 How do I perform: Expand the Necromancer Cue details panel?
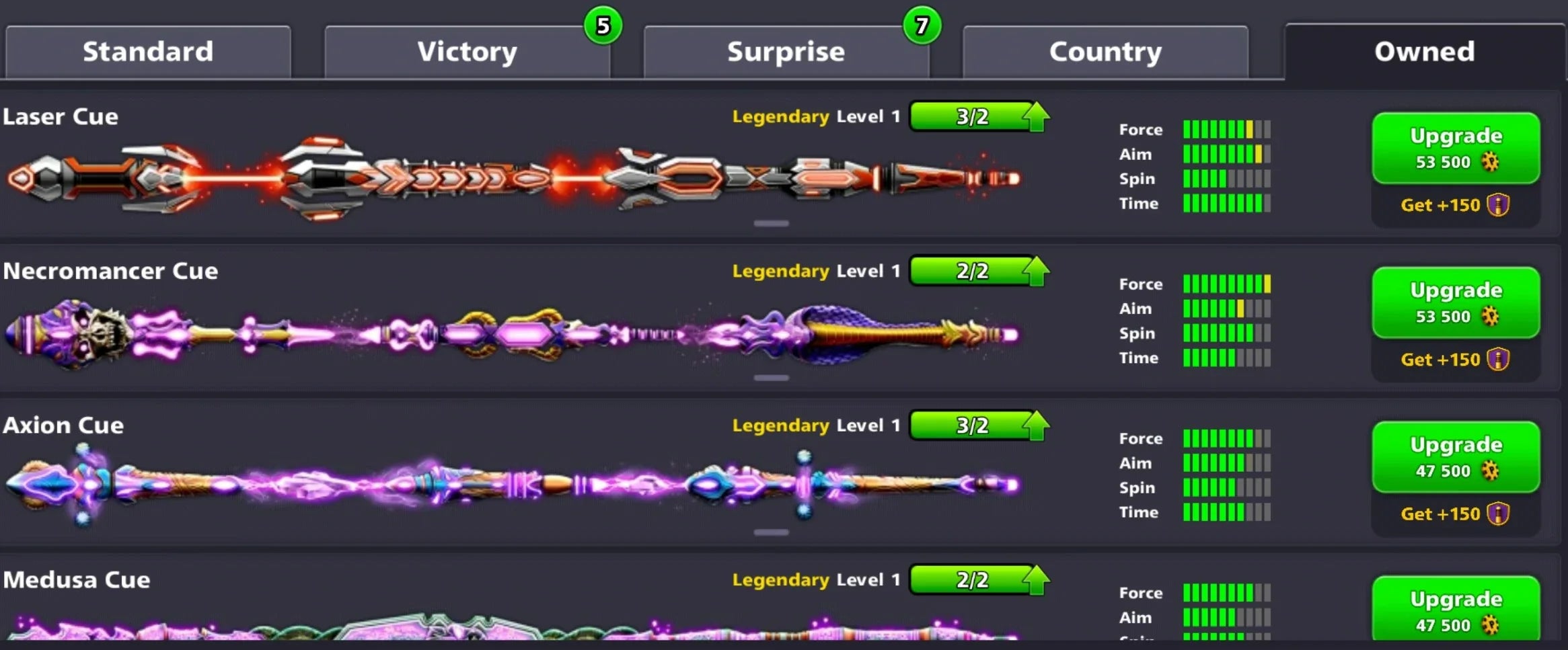[x=771, y=376]
